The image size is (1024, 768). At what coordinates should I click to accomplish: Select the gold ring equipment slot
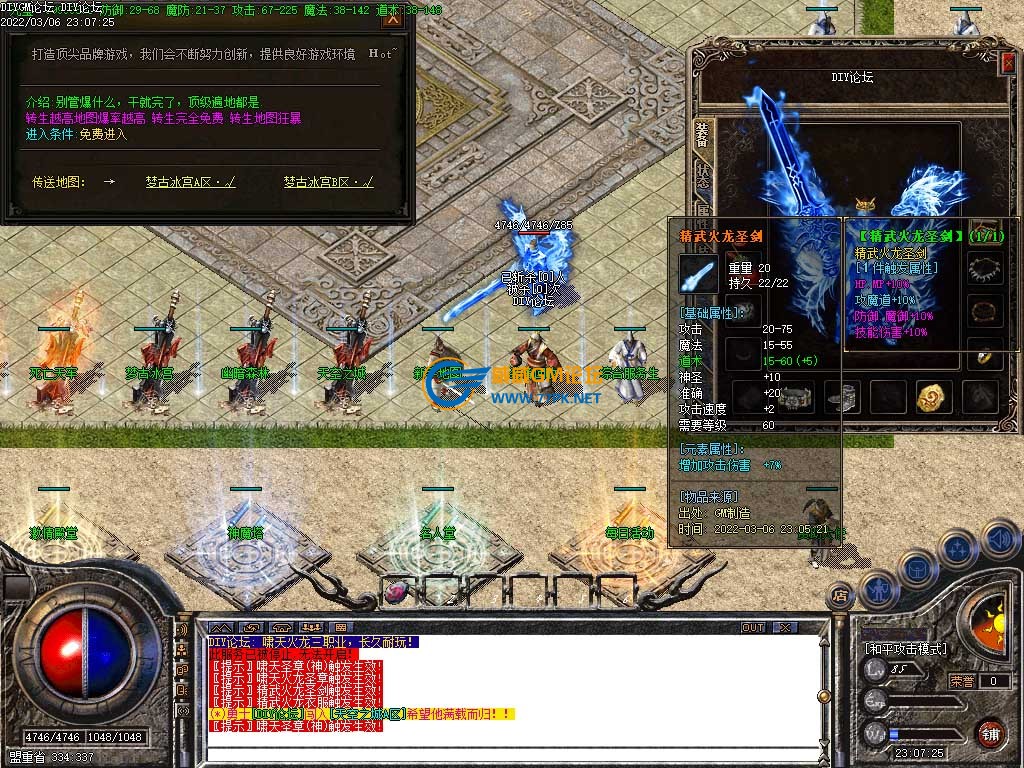[x=987, y=355]
